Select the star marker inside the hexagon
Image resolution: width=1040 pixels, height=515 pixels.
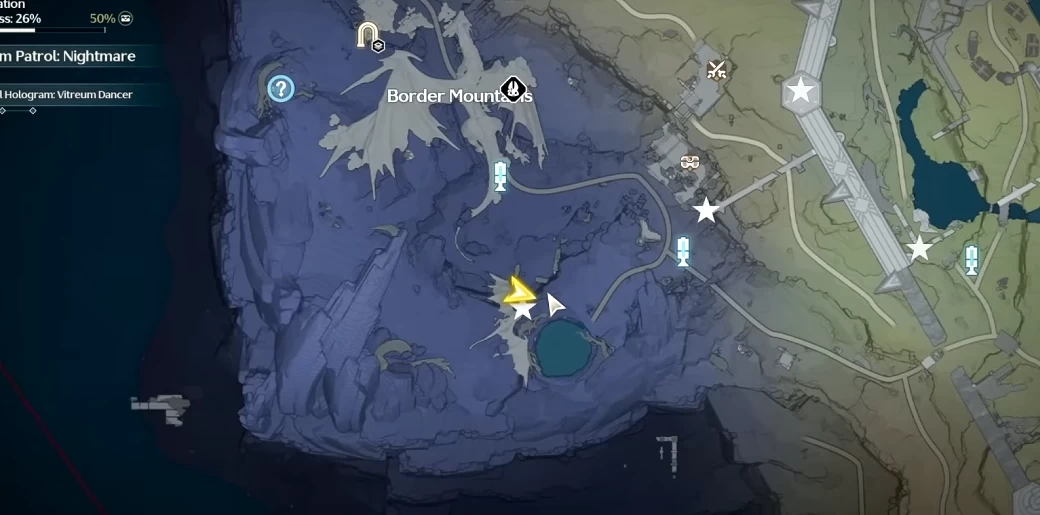(x=800, y=91)
